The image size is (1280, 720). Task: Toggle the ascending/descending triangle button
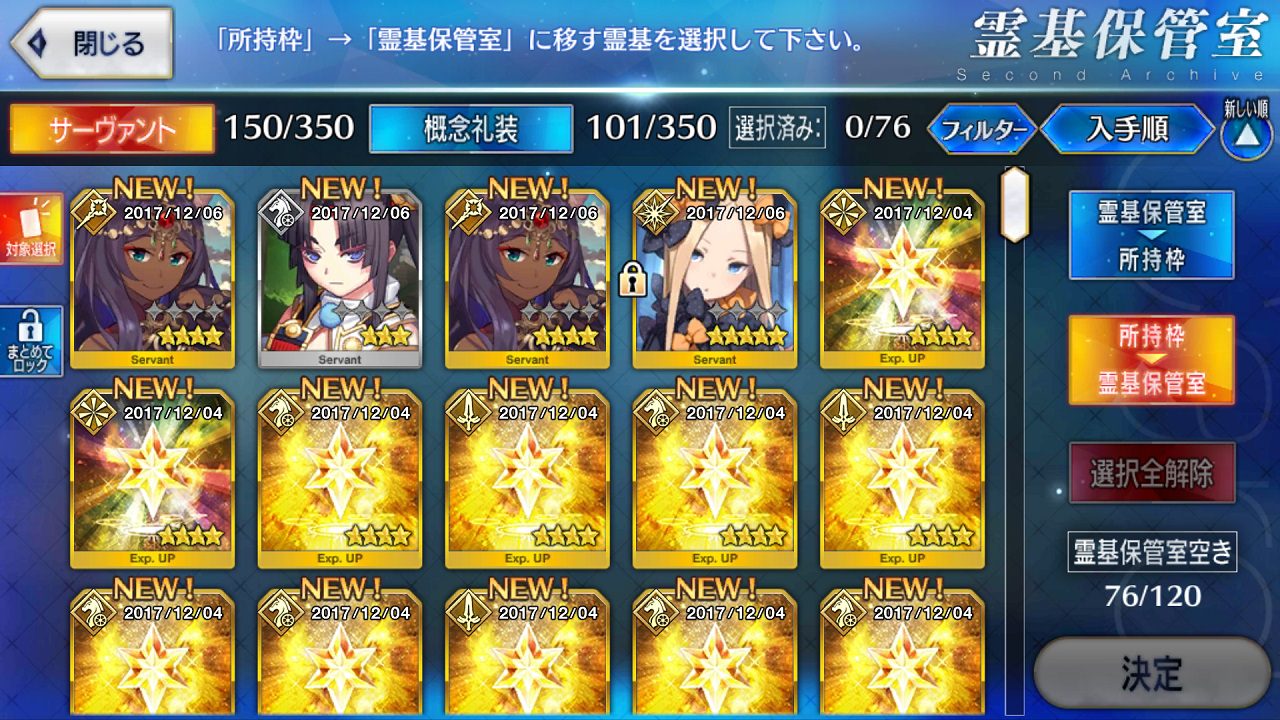click(1246, 136)
